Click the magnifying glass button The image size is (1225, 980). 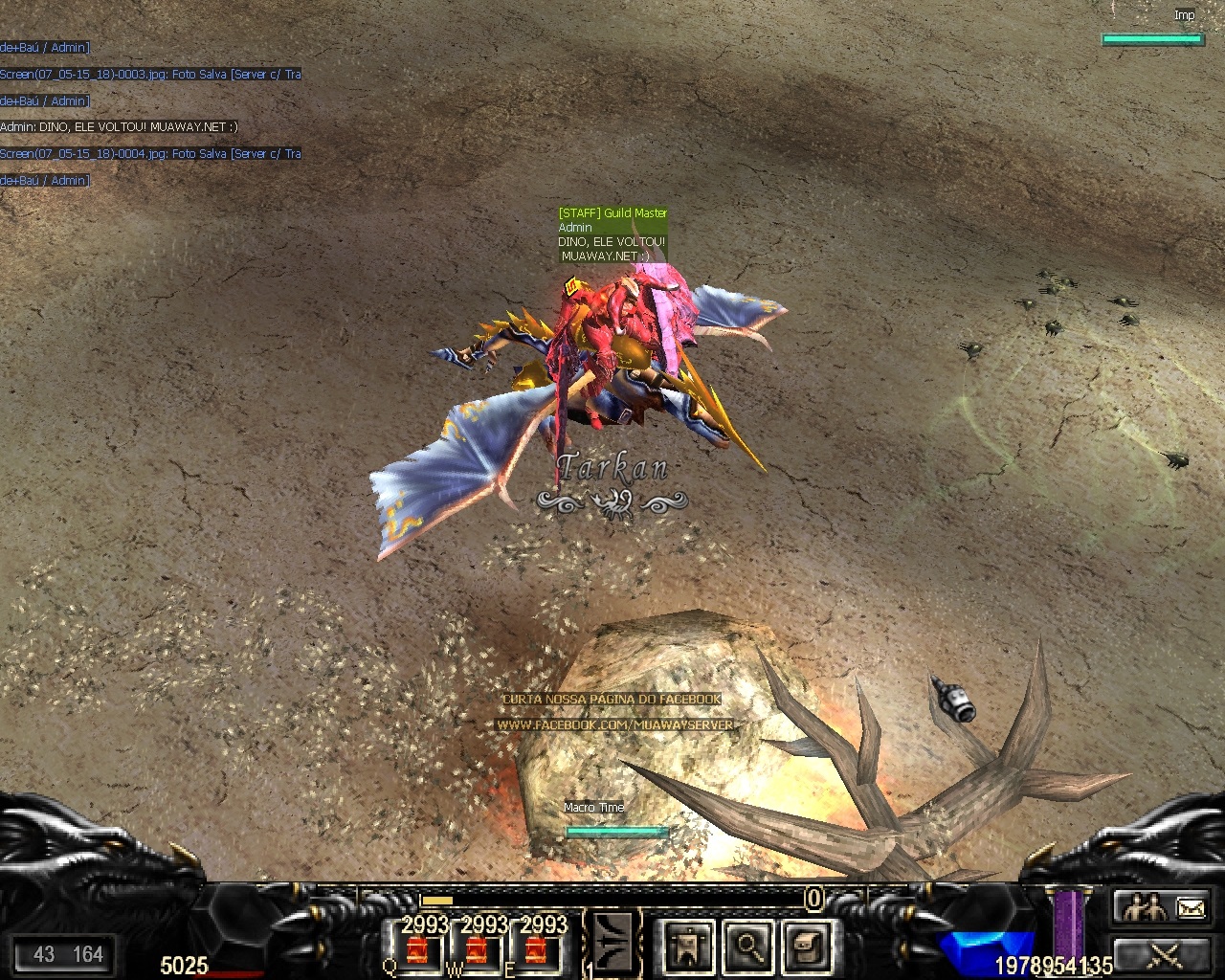(x=747, y=947)
